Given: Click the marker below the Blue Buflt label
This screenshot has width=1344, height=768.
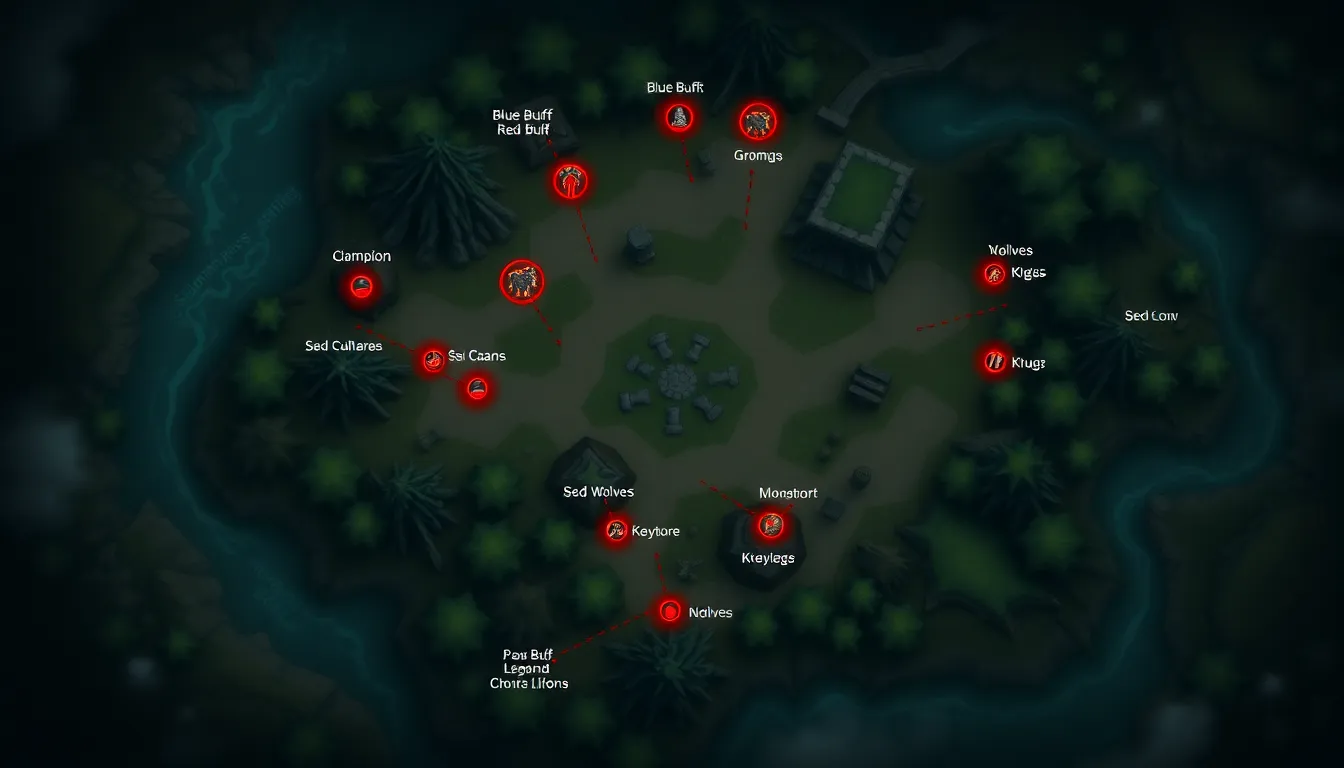Looking at the screenshot, I should click(679, 118).
